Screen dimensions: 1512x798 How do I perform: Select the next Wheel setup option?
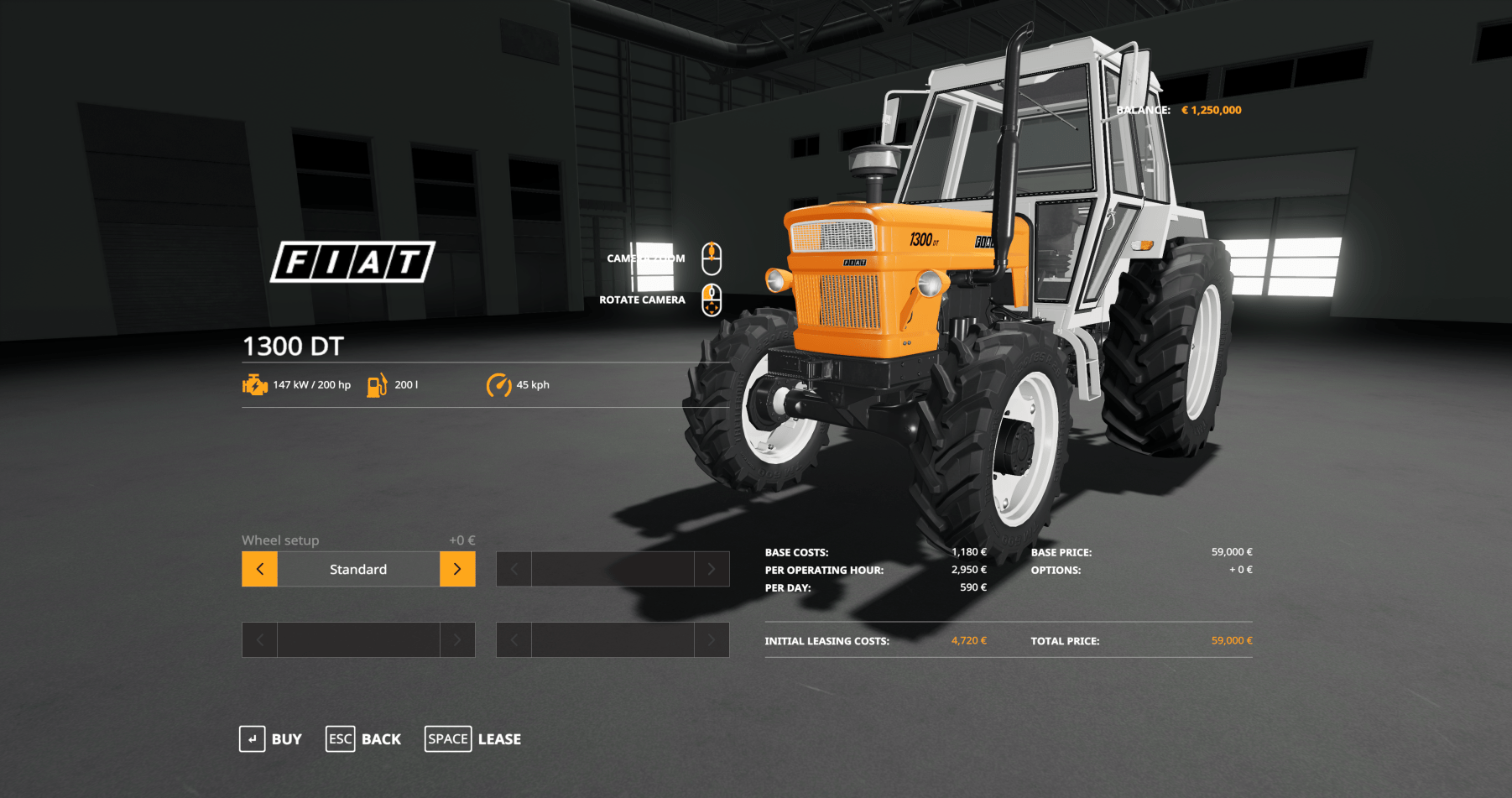457,569
